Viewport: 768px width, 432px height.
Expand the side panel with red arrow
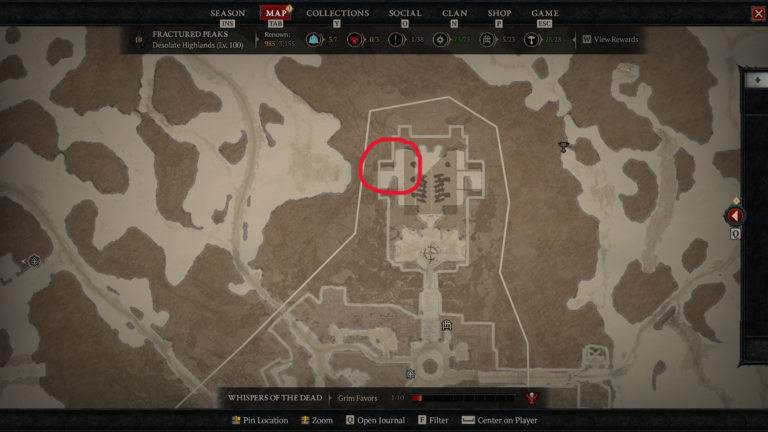[x=735, y=216]
